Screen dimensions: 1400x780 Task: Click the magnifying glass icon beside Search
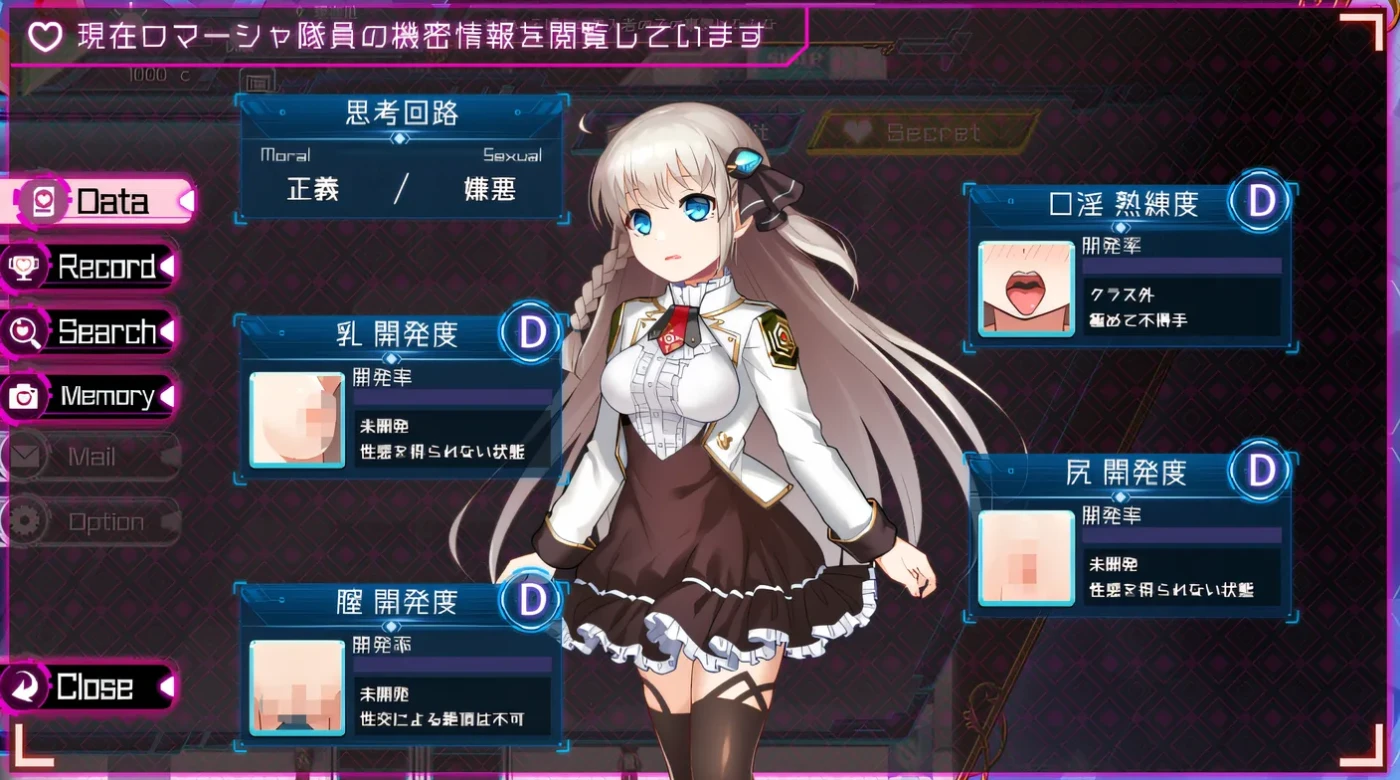pyautogui.click(x=22, y=331)
